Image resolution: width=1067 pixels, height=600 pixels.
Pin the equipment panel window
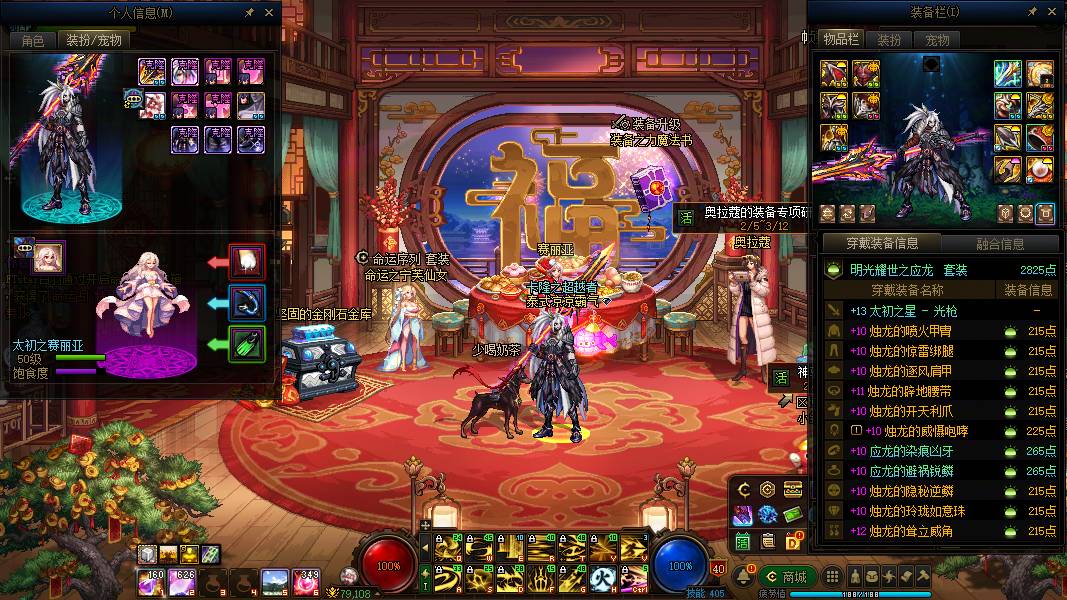point(1032,12)
